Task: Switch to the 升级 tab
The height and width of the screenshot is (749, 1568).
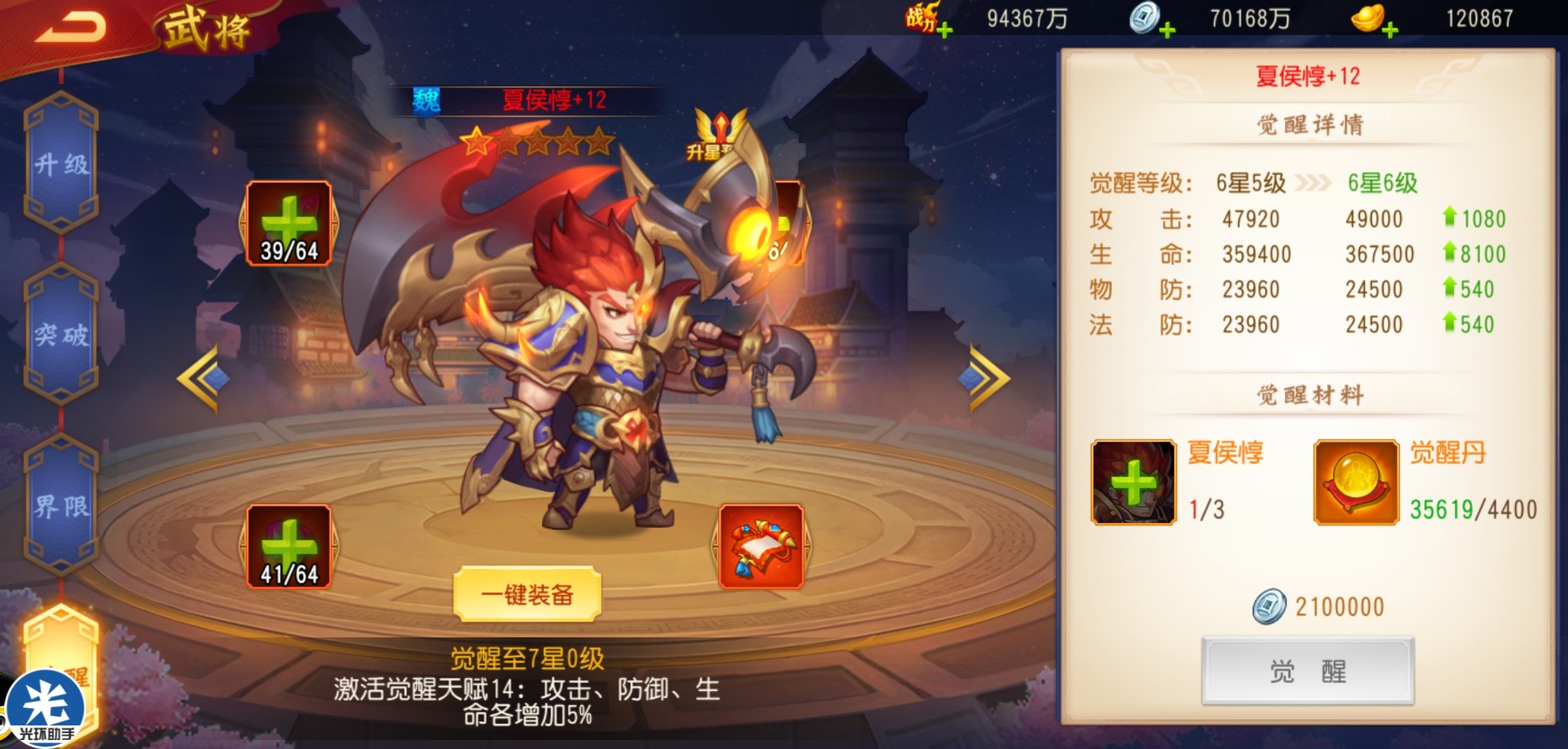Action: click(61, 164)
